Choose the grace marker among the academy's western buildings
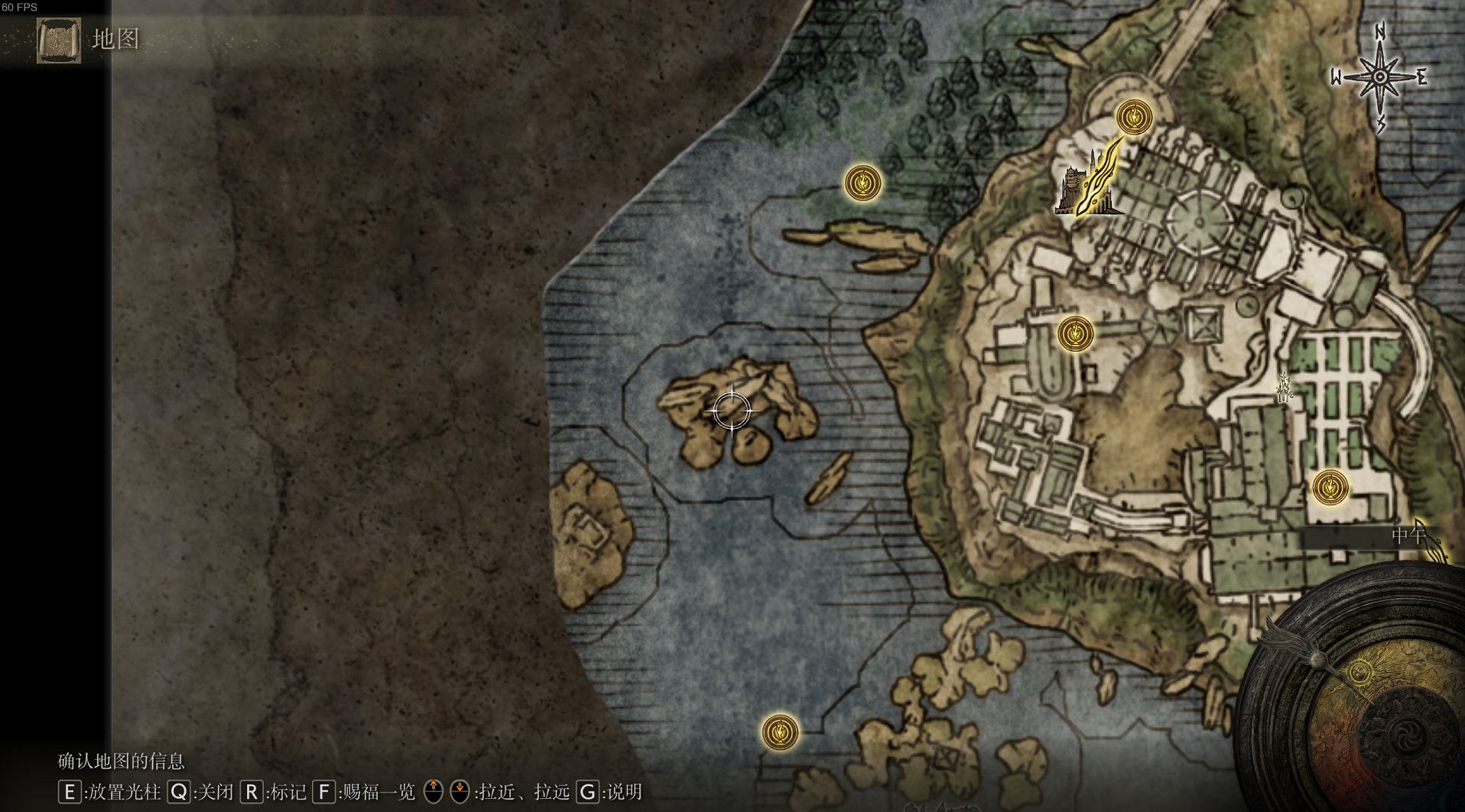The height and width of the screenshot is (812, 1465). pyautogui.click(x=1075, y=334)
